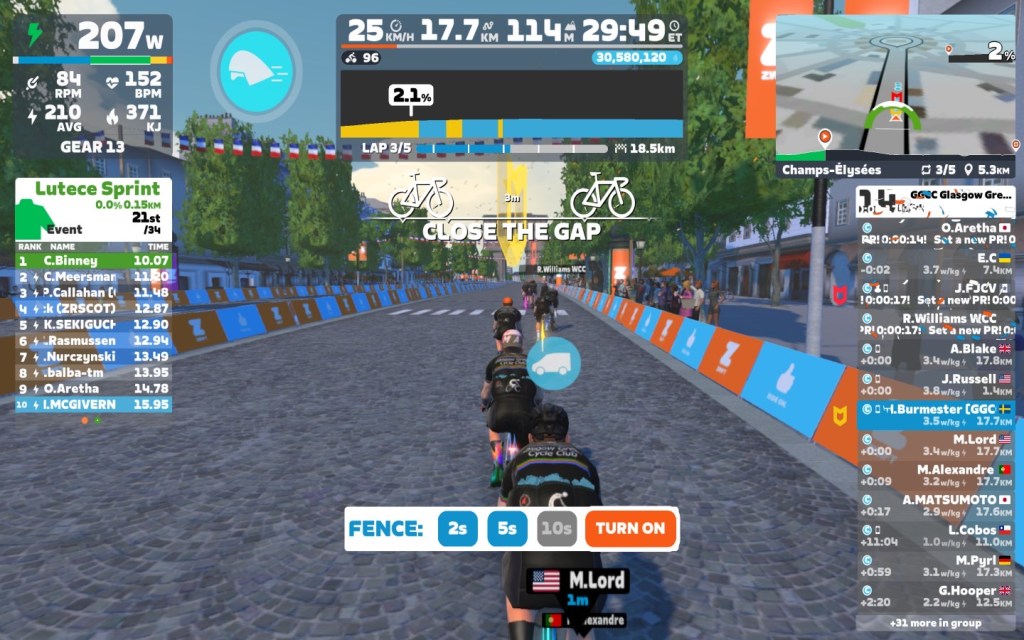The image size is (1024, 640).
Task: Choose L.Cobos in the riders list
Action: [x=935, y=535]
